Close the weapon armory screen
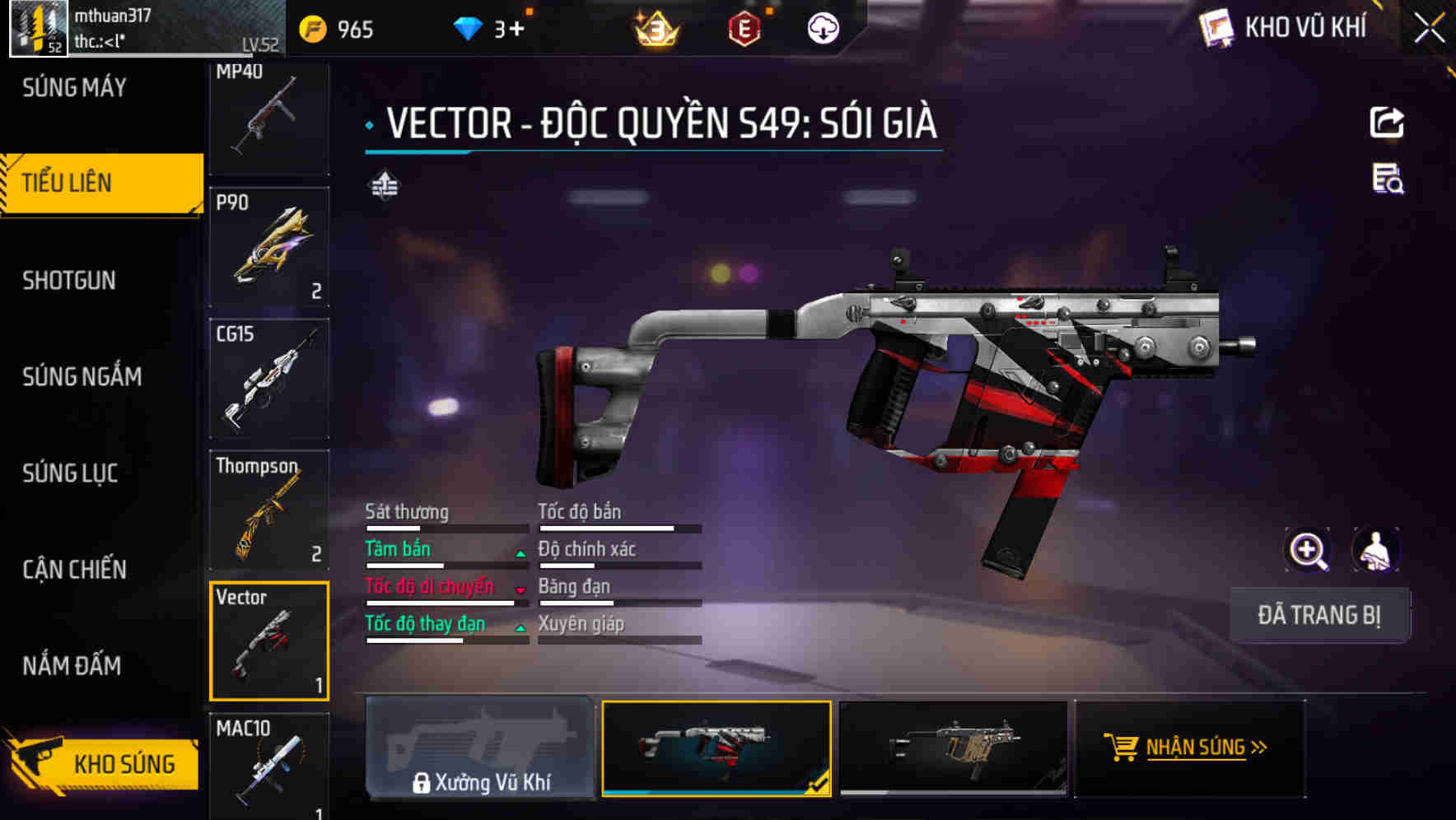Screen dimensions: 1456x820 coord(1430,29)
